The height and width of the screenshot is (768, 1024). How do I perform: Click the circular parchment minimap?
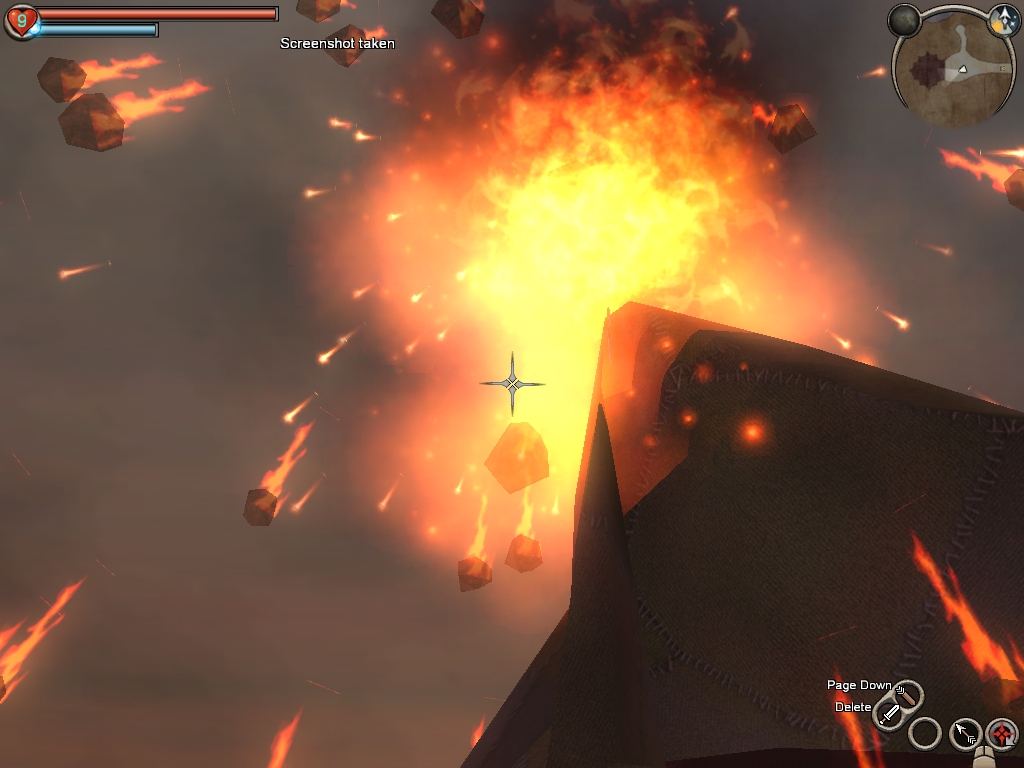click(951, 69)
